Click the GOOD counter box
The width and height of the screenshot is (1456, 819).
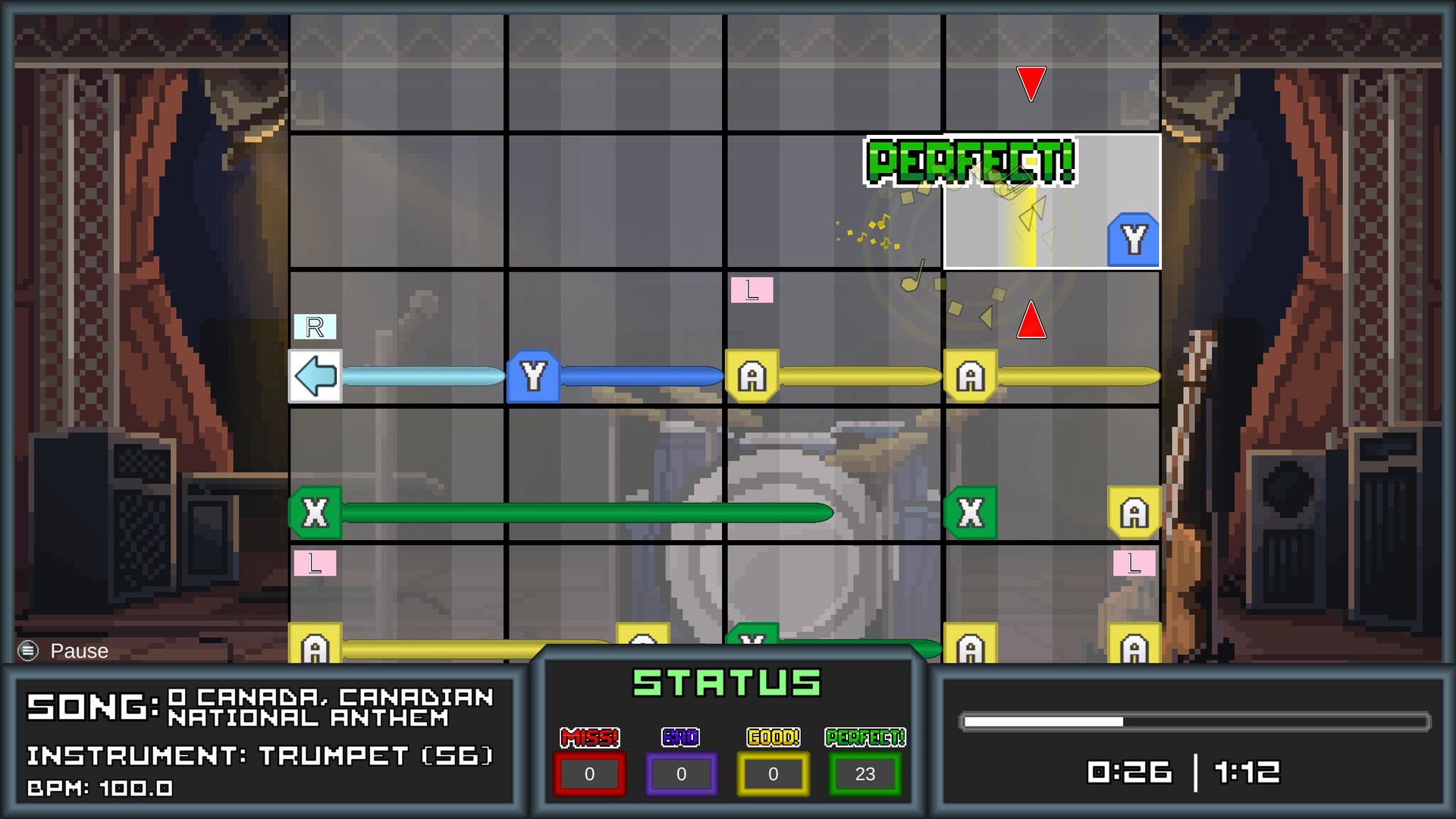(x=773, y=774)
